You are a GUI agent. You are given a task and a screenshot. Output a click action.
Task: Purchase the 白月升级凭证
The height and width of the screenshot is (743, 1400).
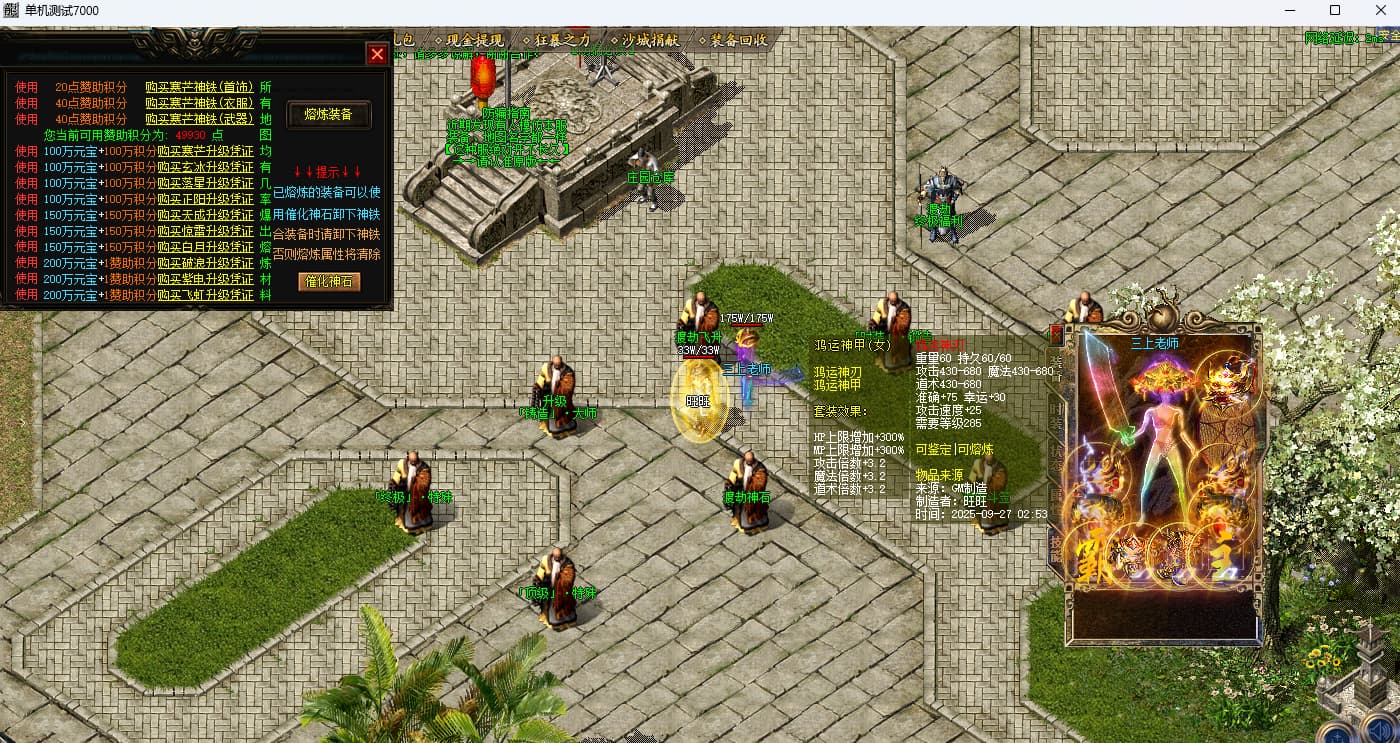pyautogui.click(x=205, y=247)
